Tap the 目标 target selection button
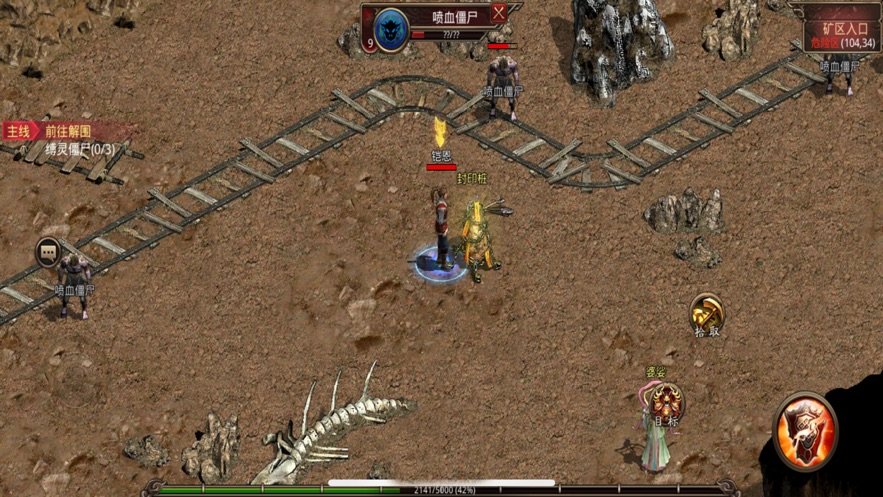The width and height of the screenshot is (883, 497). (666, 404)
